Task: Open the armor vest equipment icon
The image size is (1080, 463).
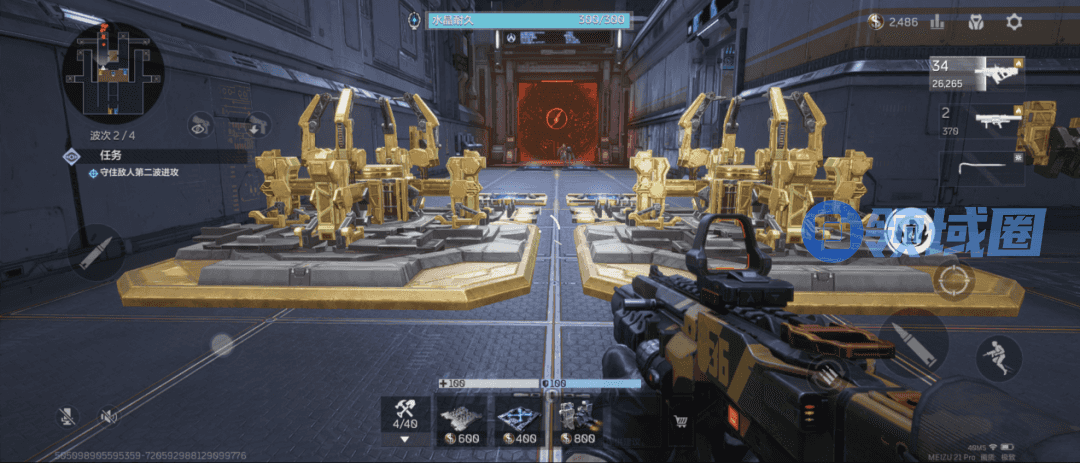Action: click(976, 21)
